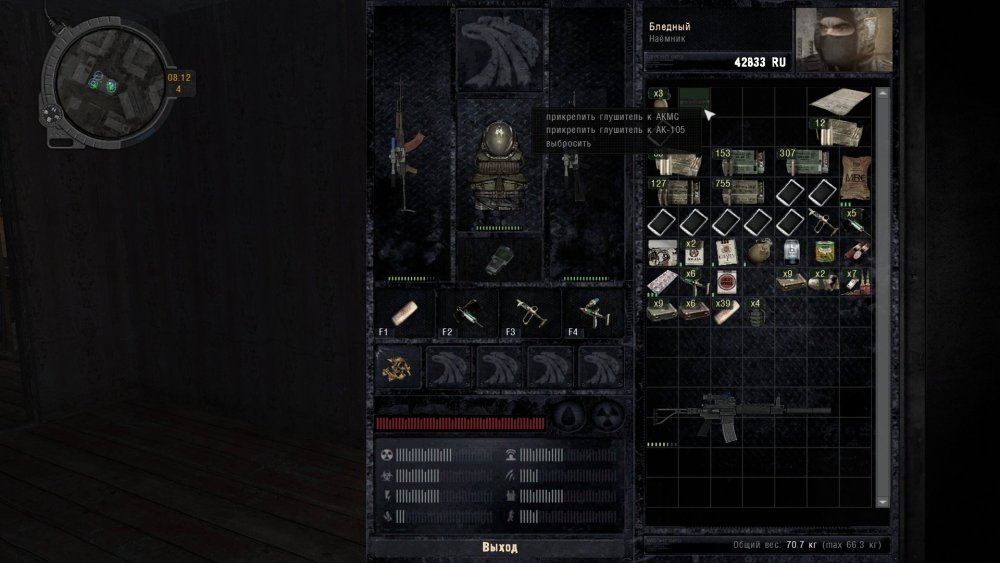
Task: Select the equipped armor suit slot
Action: pyautogui.click(x=499, y=166)
